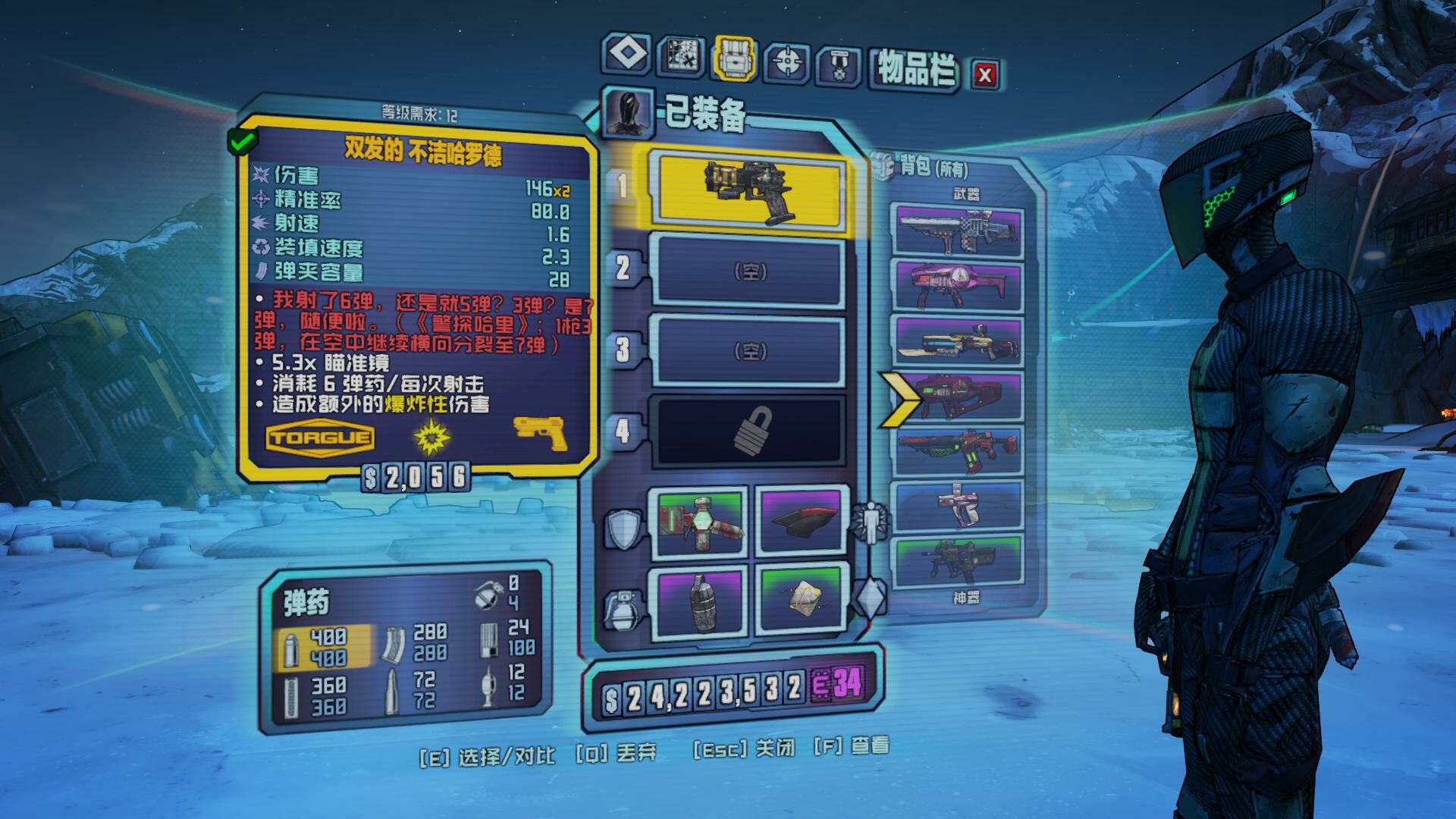Choose the yellow and blue backpack rifle
The width and height of the screenshot is (1456, 819).
coord(959,340)
